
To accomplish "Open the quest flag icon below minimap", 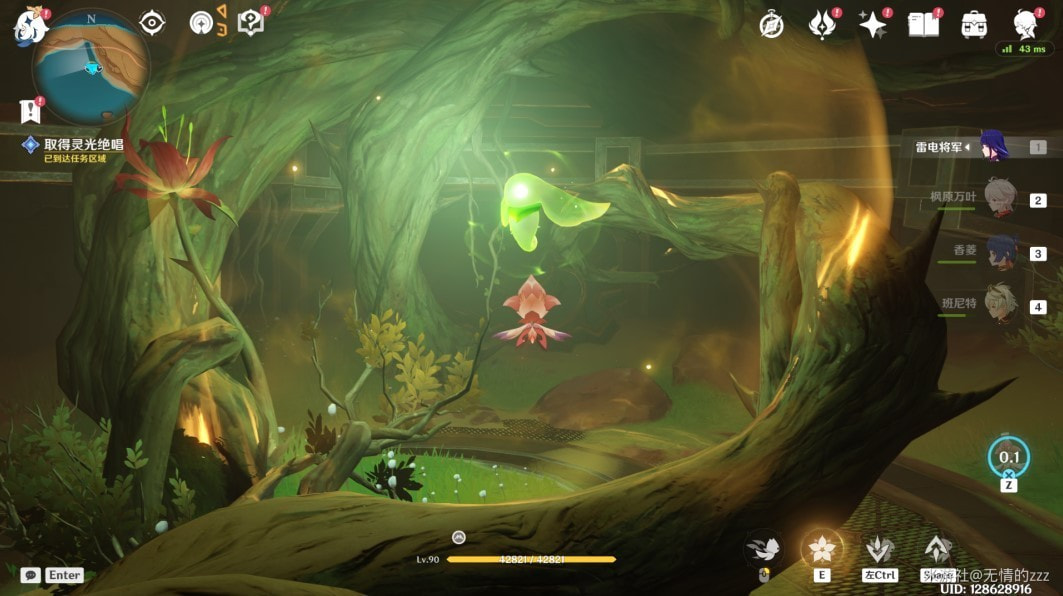I will point(29,111).
